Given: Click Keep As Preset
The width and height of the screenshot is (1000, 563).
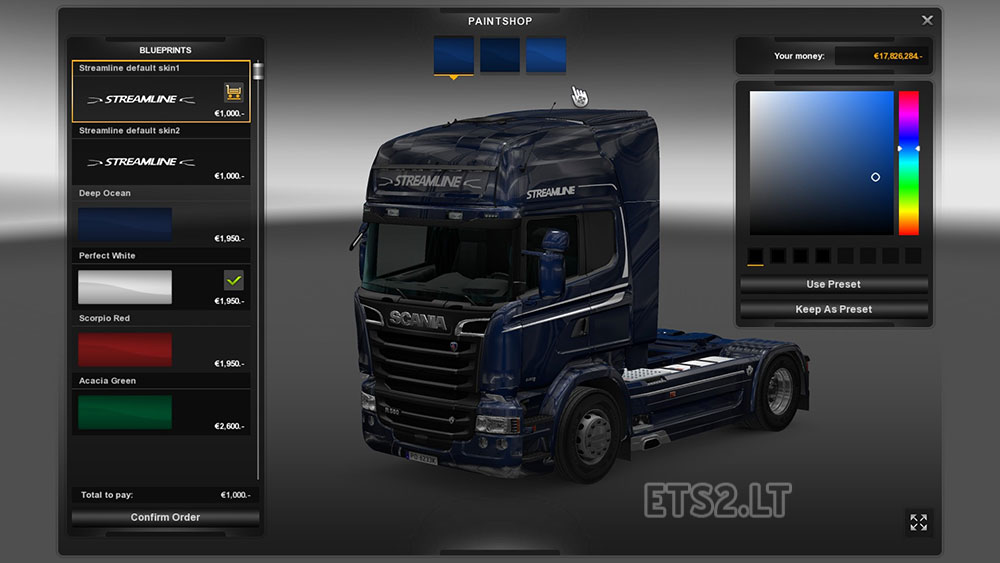Looking at the screenshot, I should (x=833, y=309).
